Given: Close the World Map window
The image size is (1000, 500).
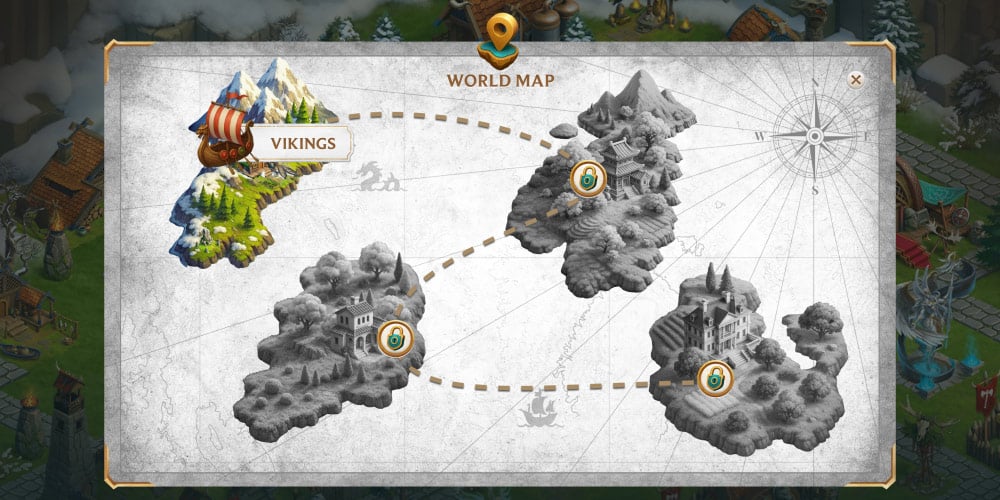Looking at the screenshot, I should click(x=855, y=80).
